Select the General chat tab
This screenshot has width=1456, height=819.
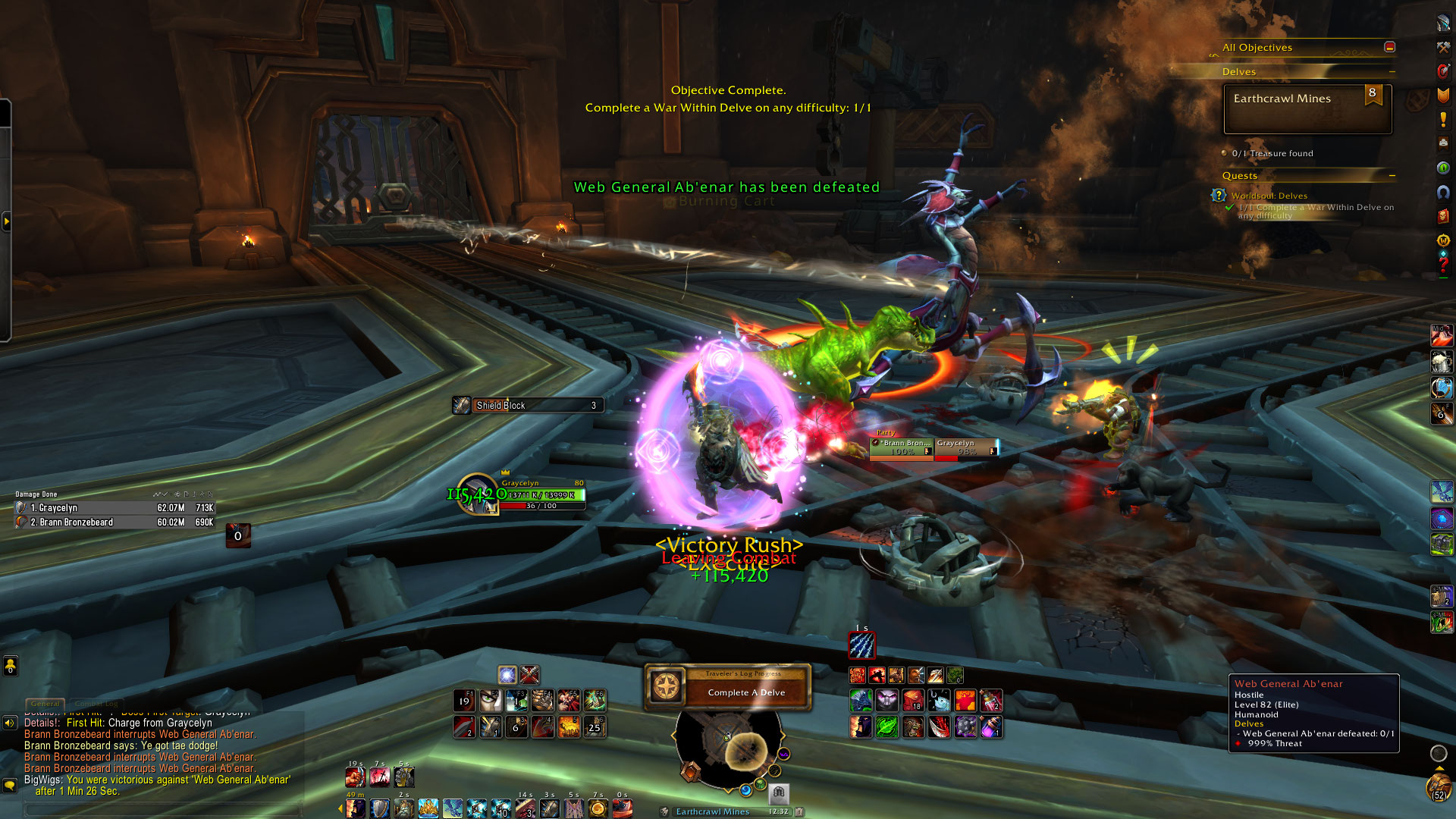[x=45, y=704]
